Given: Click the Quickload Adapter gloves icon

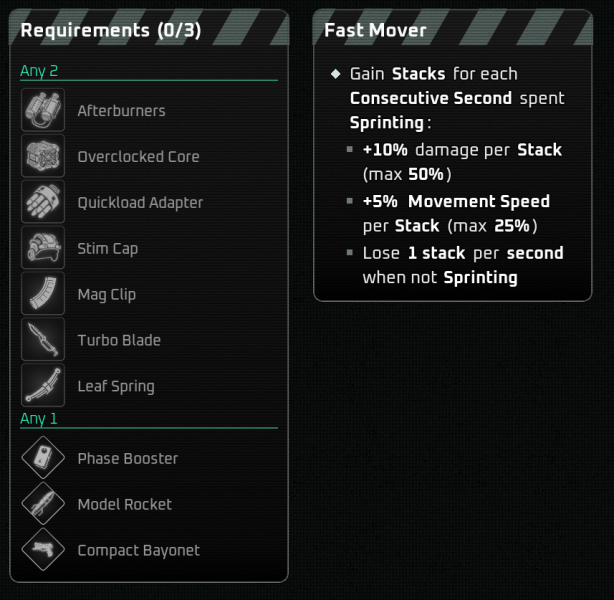Looking at the screenshot, I should (43, 202).
